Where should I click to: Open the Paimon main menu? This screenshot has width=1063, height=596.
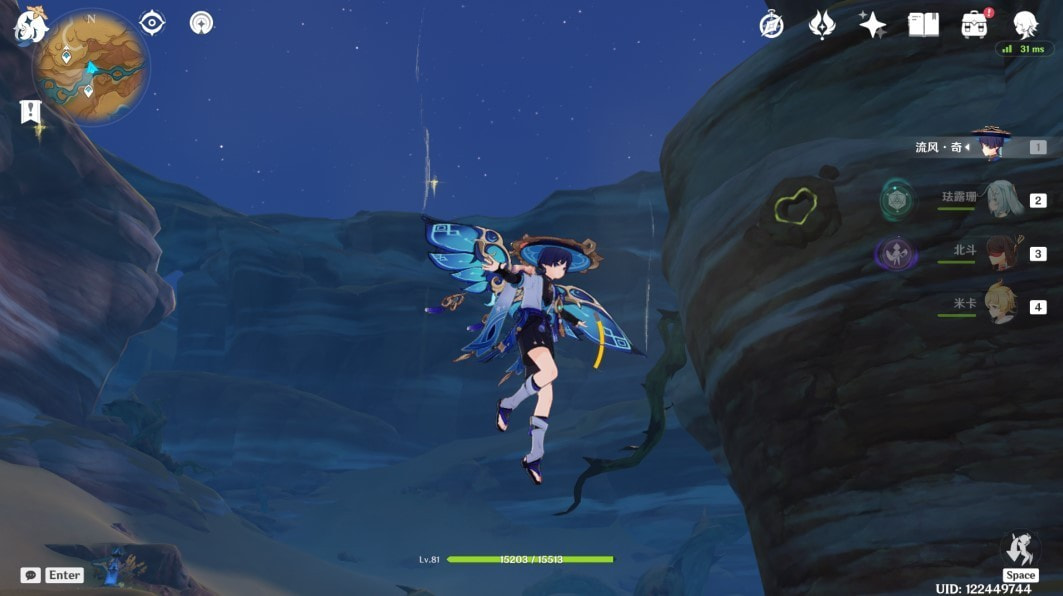pos(30,24)
